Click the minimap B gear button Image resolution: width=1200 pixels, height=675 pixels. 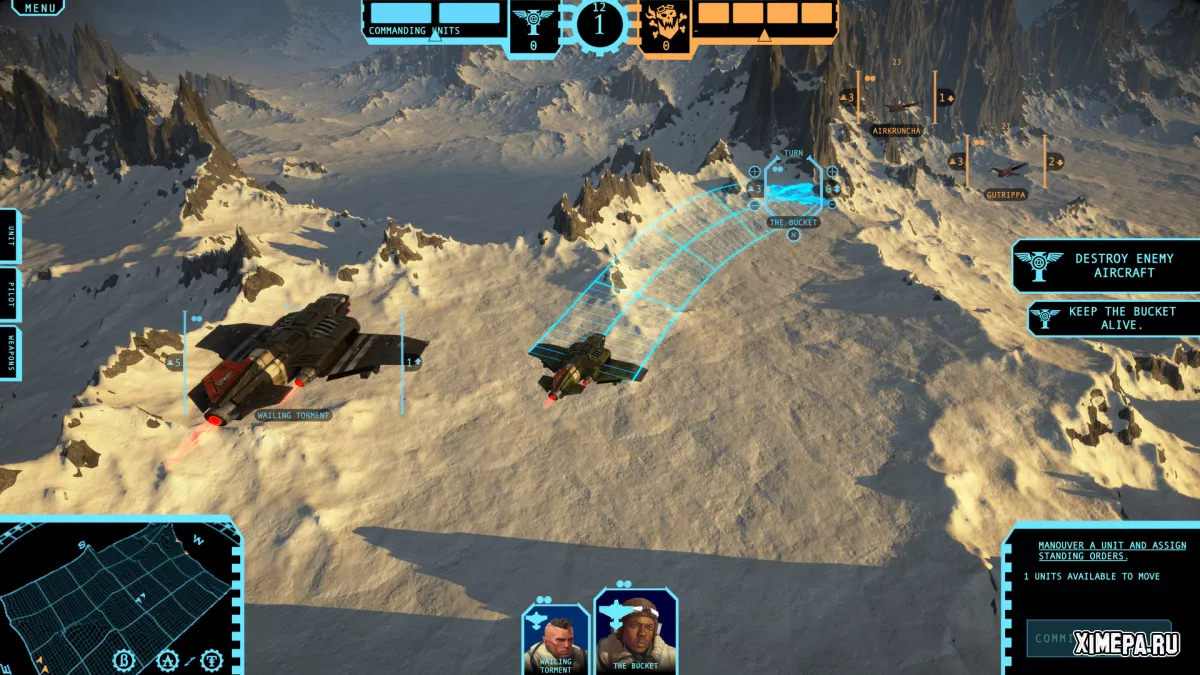126,660
